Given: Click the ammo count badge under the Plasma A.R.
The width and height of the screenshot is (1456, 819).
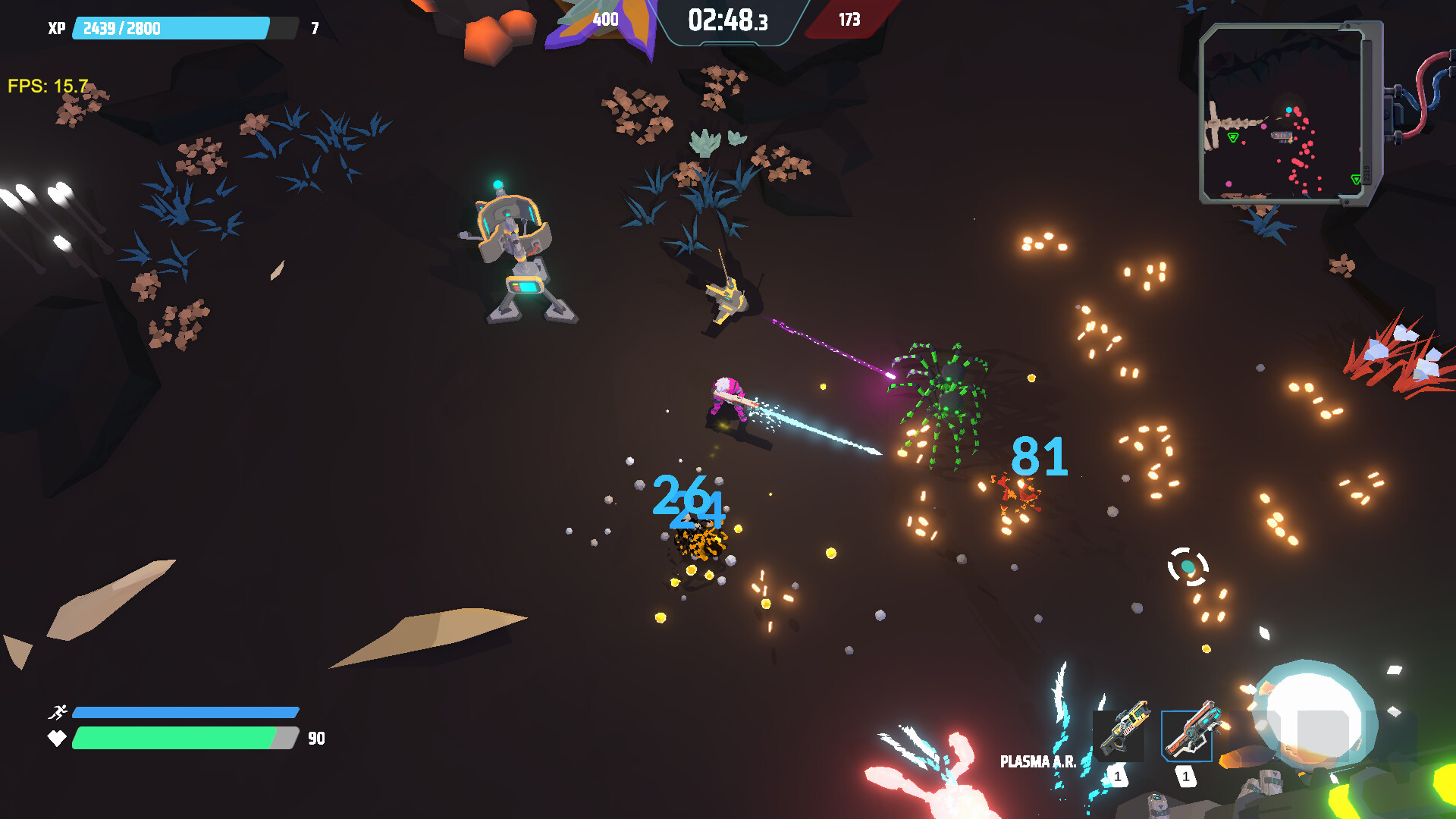Looking at the screenshot, I should [1117, 777].
